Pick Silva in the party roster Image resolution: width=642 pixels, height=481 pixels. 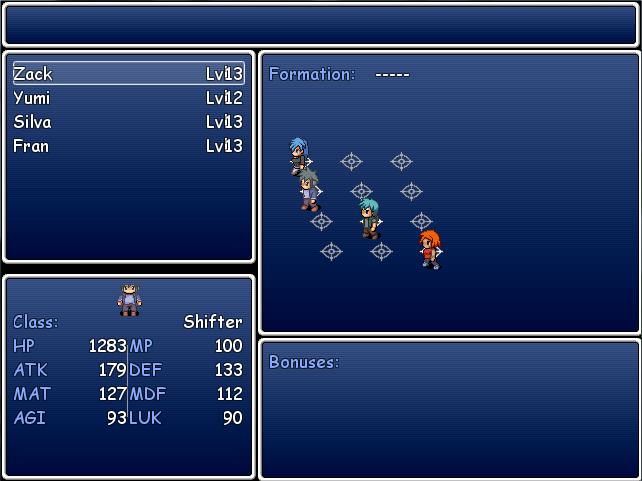coord(128,122)
